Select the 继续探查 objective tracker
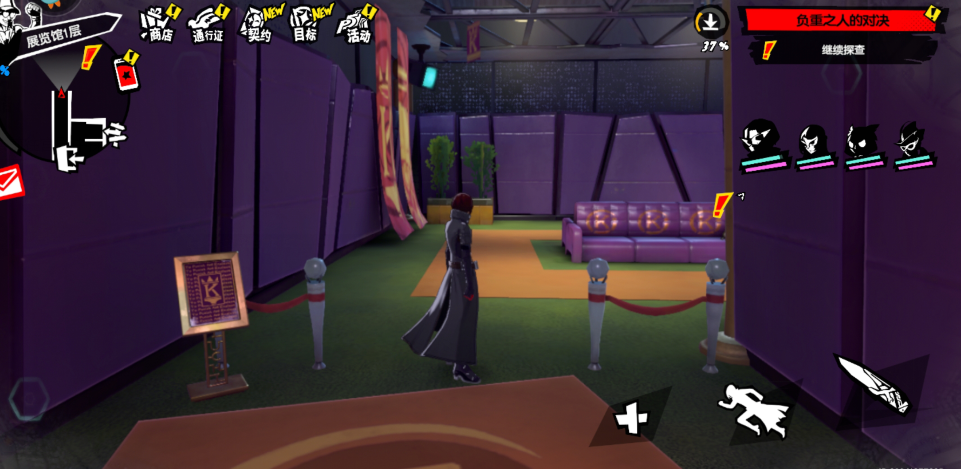The width and height of the screenshot is (961, 469). pos(843,49)
